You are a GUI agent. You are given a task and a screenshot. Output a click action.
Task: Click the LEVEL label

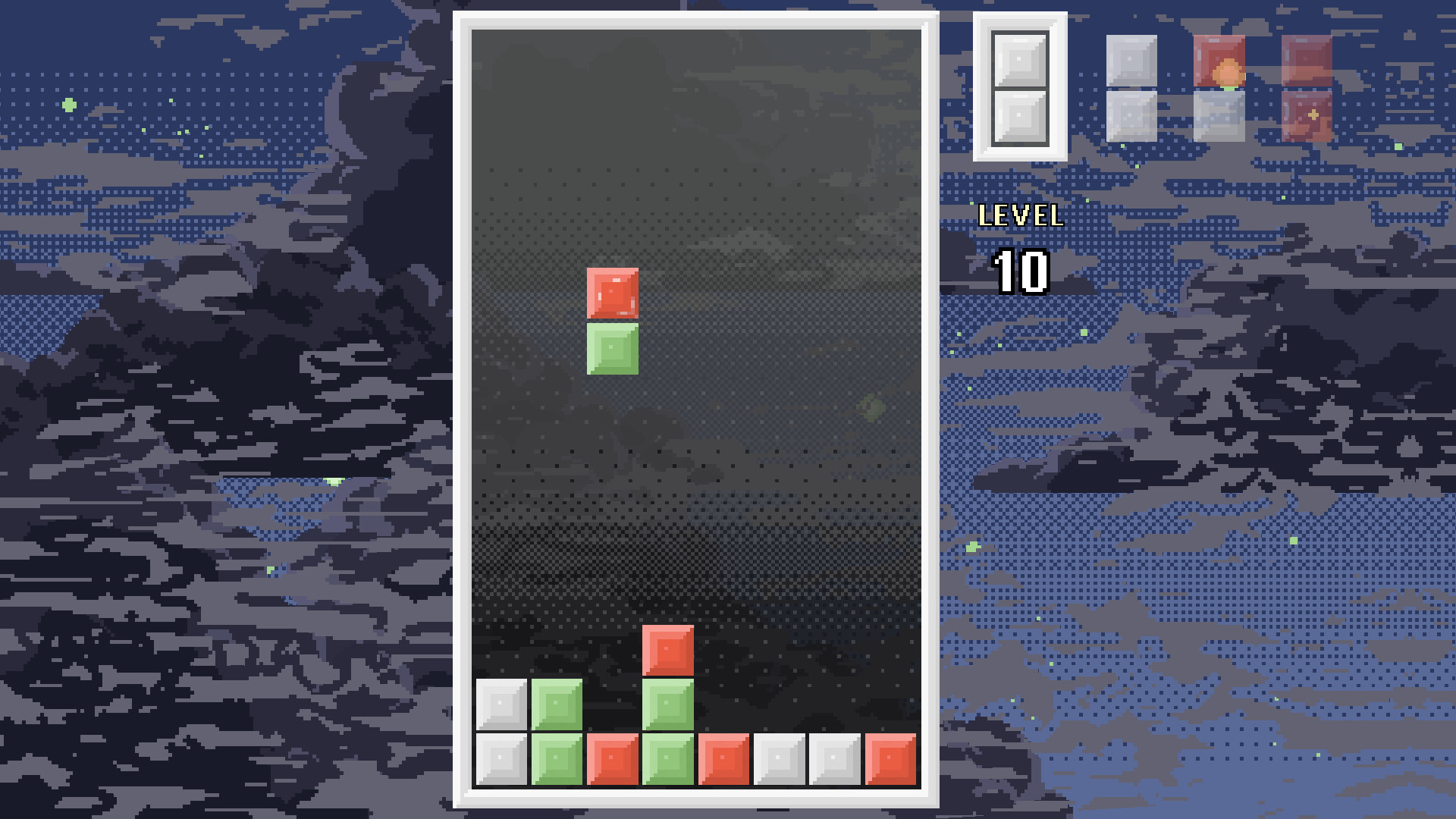point(1020,216)
